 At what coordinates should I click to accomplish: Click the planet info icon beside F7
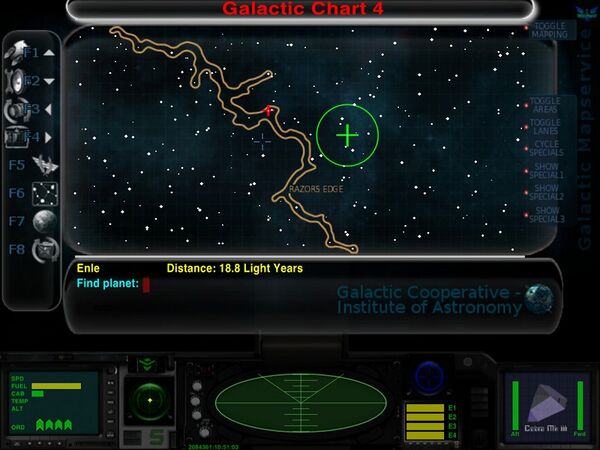point(44,221)
